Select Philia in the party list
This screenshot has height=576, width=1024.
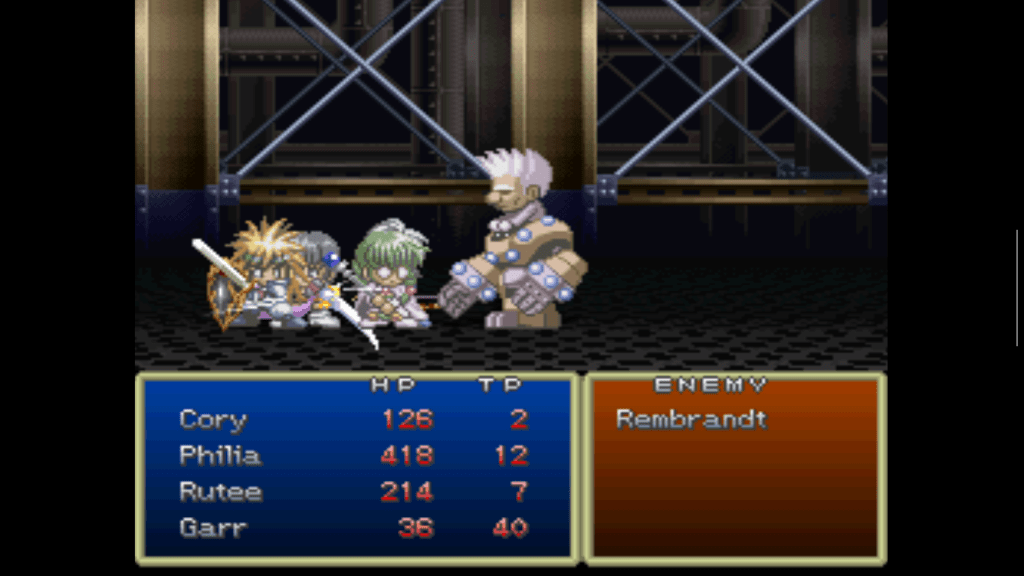click(x=220, y=456)
